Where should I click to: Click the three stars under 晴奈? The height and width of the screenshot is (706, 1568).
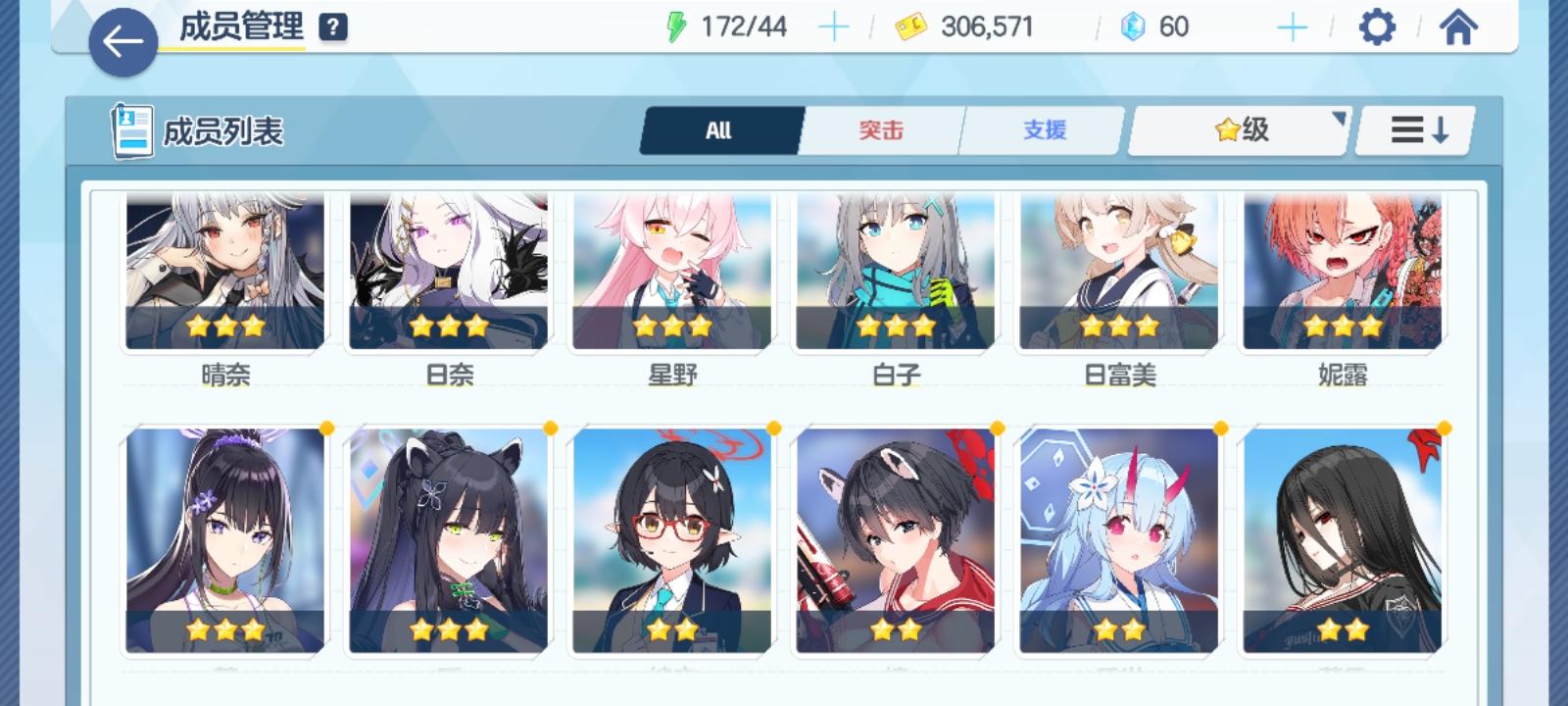click(x=225, y=325)
